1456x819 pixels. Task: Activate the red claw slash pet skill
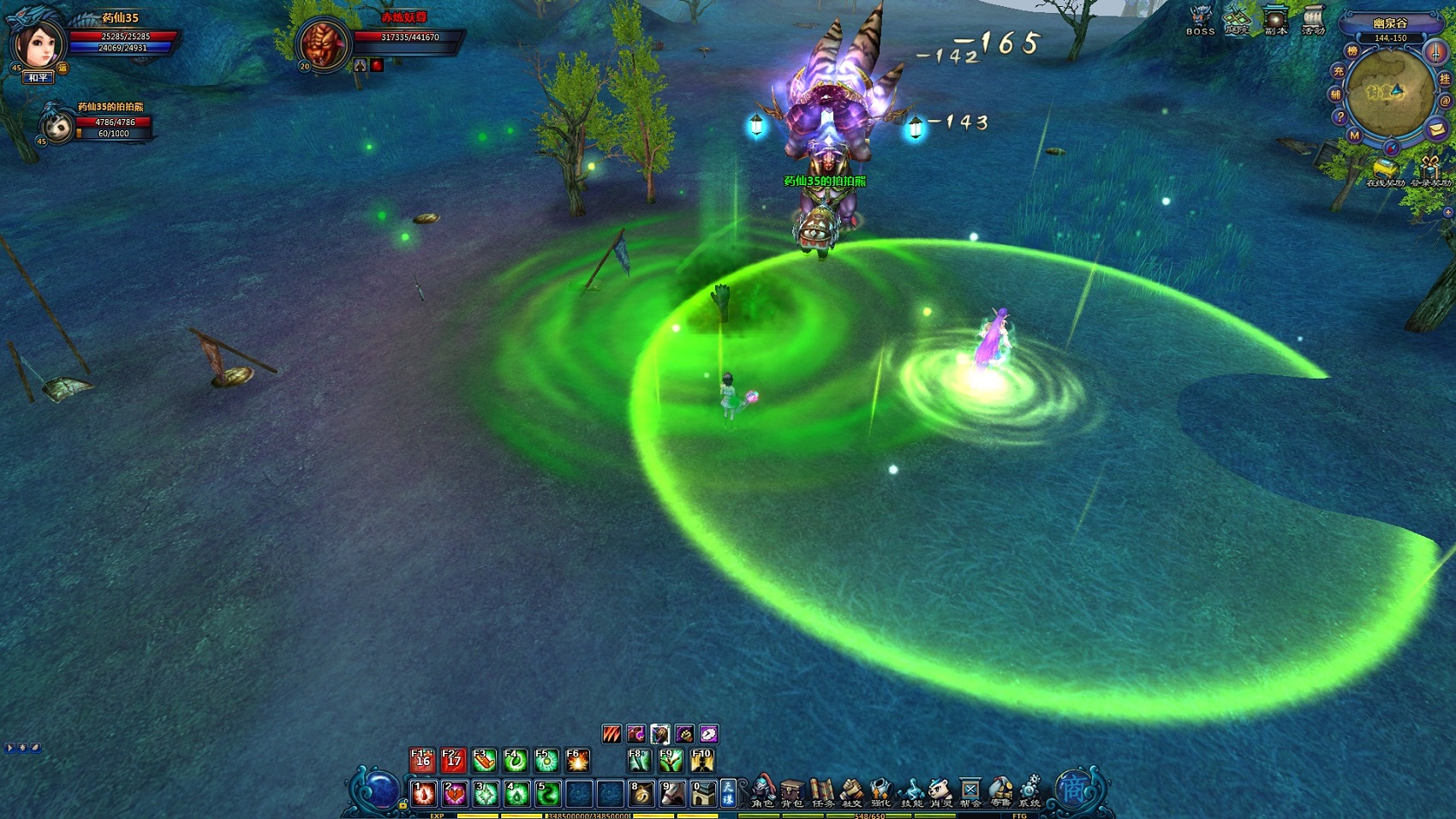click(612, 734)
